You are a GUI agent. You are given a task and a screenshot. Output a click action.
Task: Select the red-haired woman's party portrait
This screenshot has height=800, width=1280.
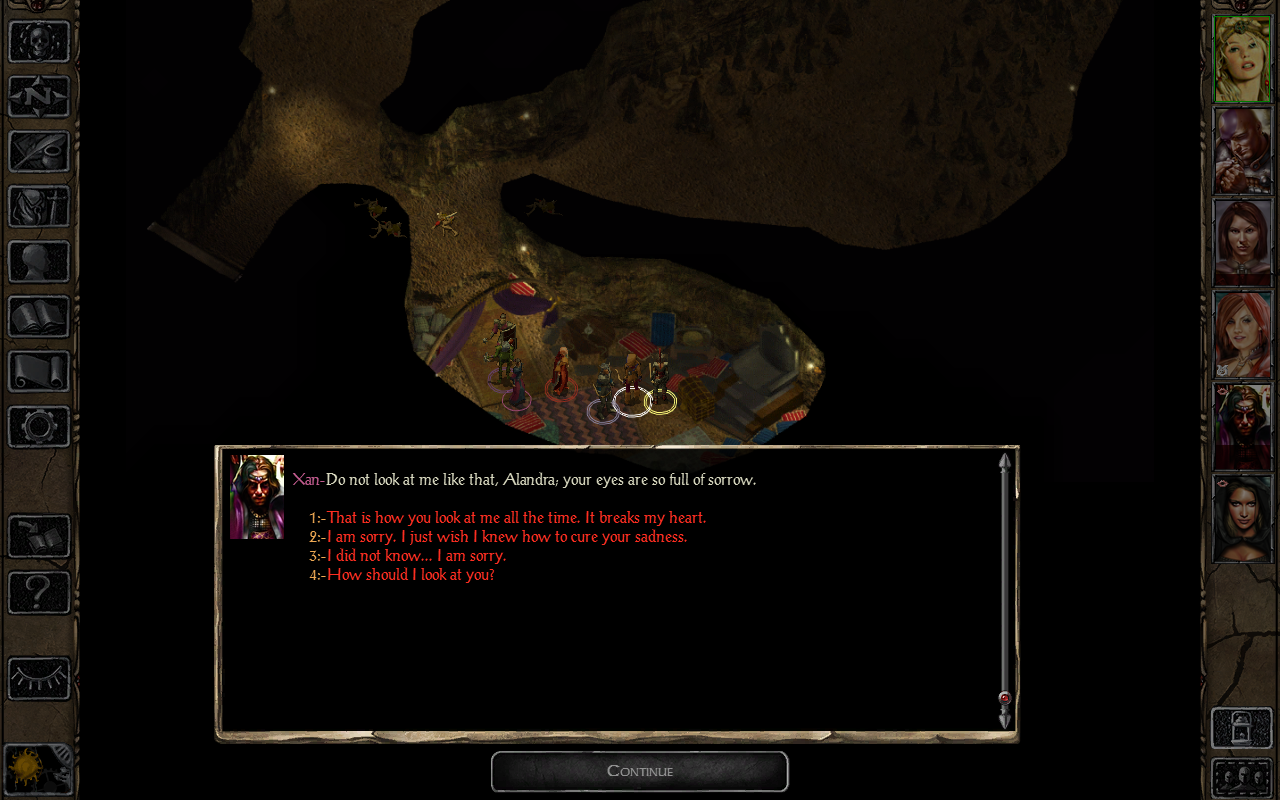point(1242,335)
